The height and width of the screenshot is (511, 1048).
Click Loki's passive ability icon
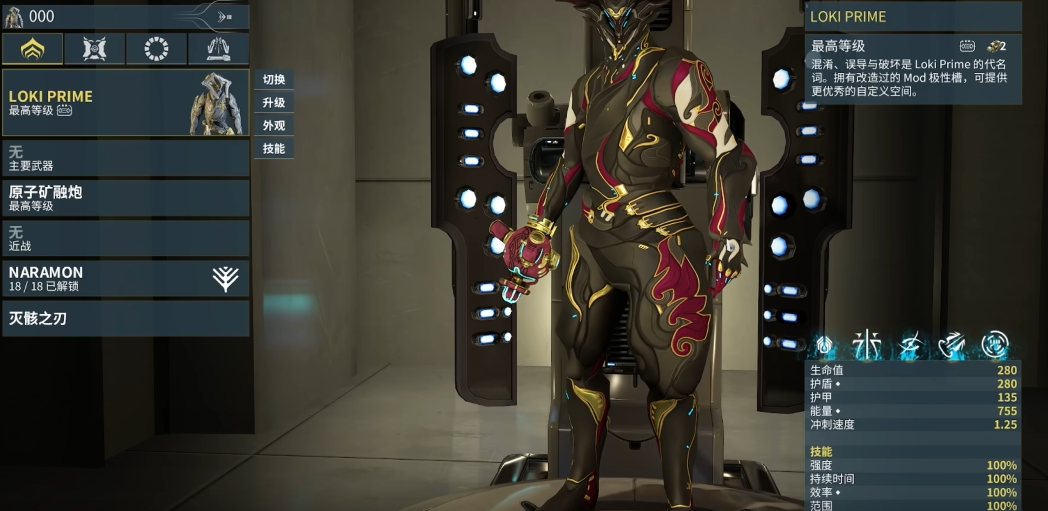[826, 346]
